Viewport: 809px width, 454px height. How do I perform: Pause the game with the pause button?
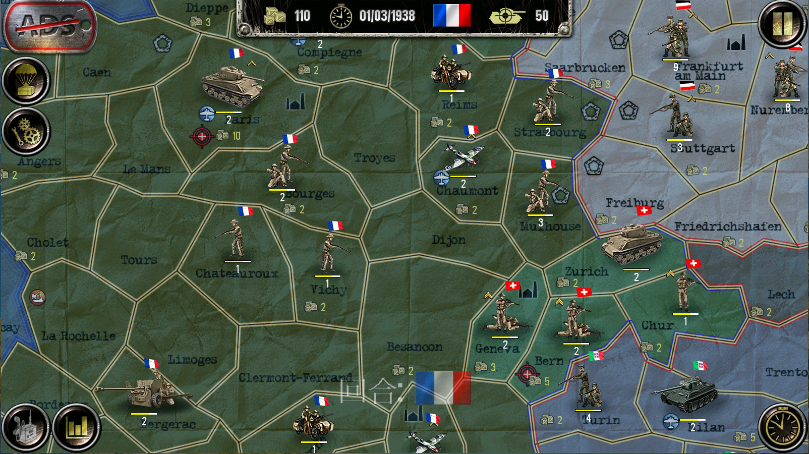pos(778,24)
